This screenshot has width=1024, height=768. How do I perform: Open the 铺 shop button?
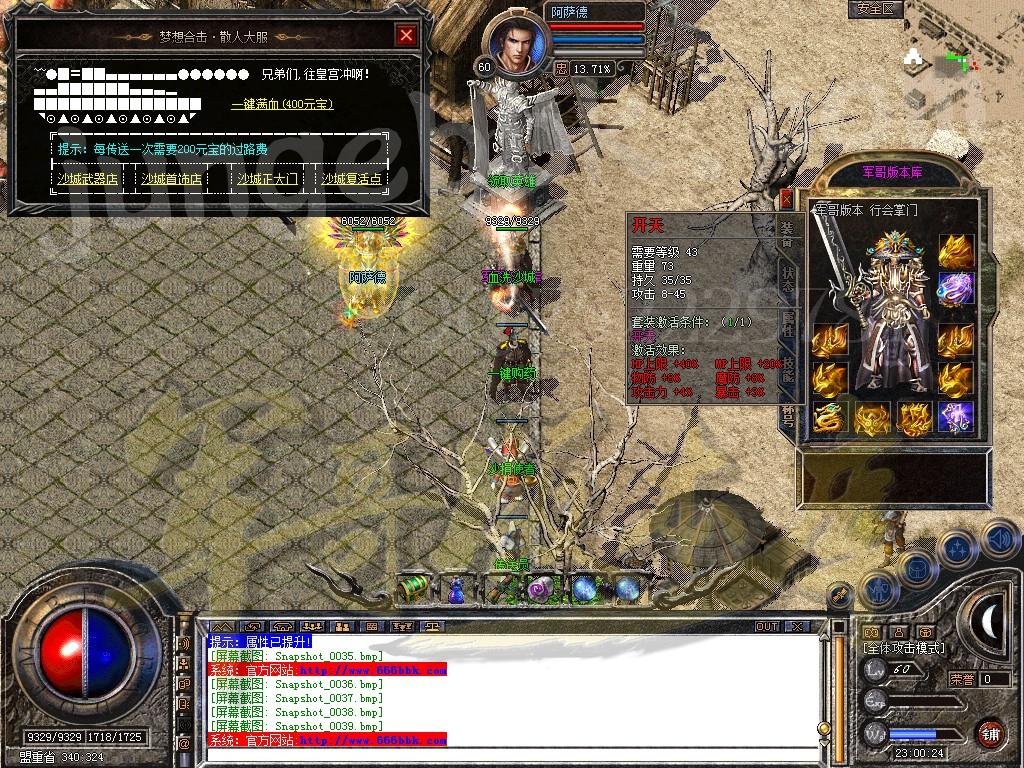(x=991, y=731)
